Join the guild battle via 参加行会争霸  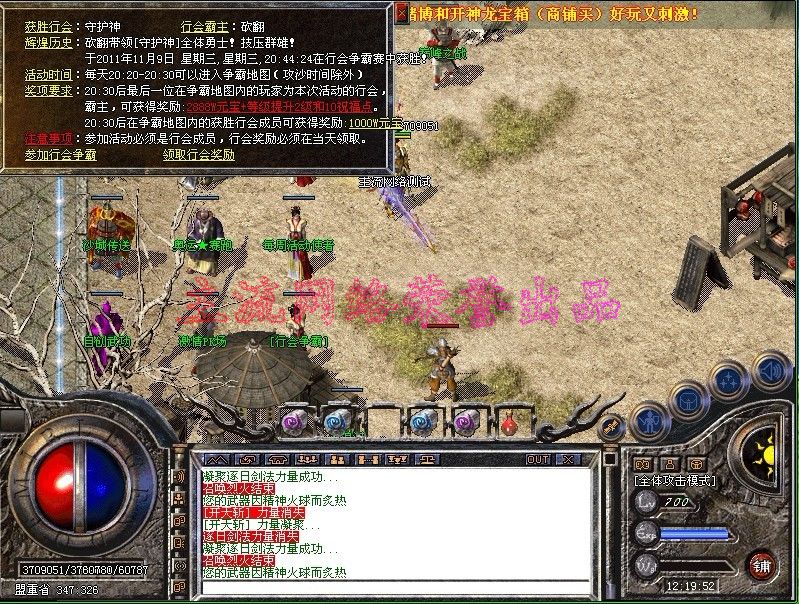coord(60,155)
